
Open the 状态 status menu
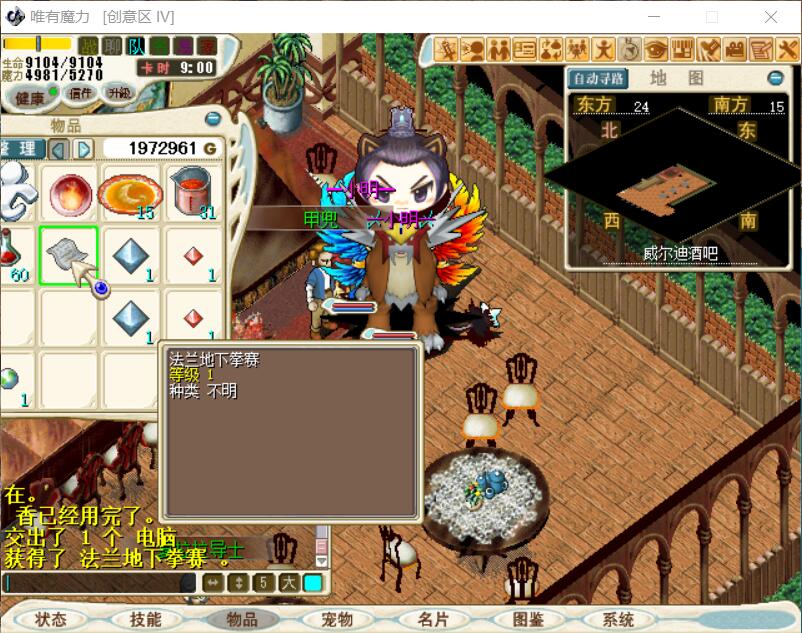pos(50,619)
